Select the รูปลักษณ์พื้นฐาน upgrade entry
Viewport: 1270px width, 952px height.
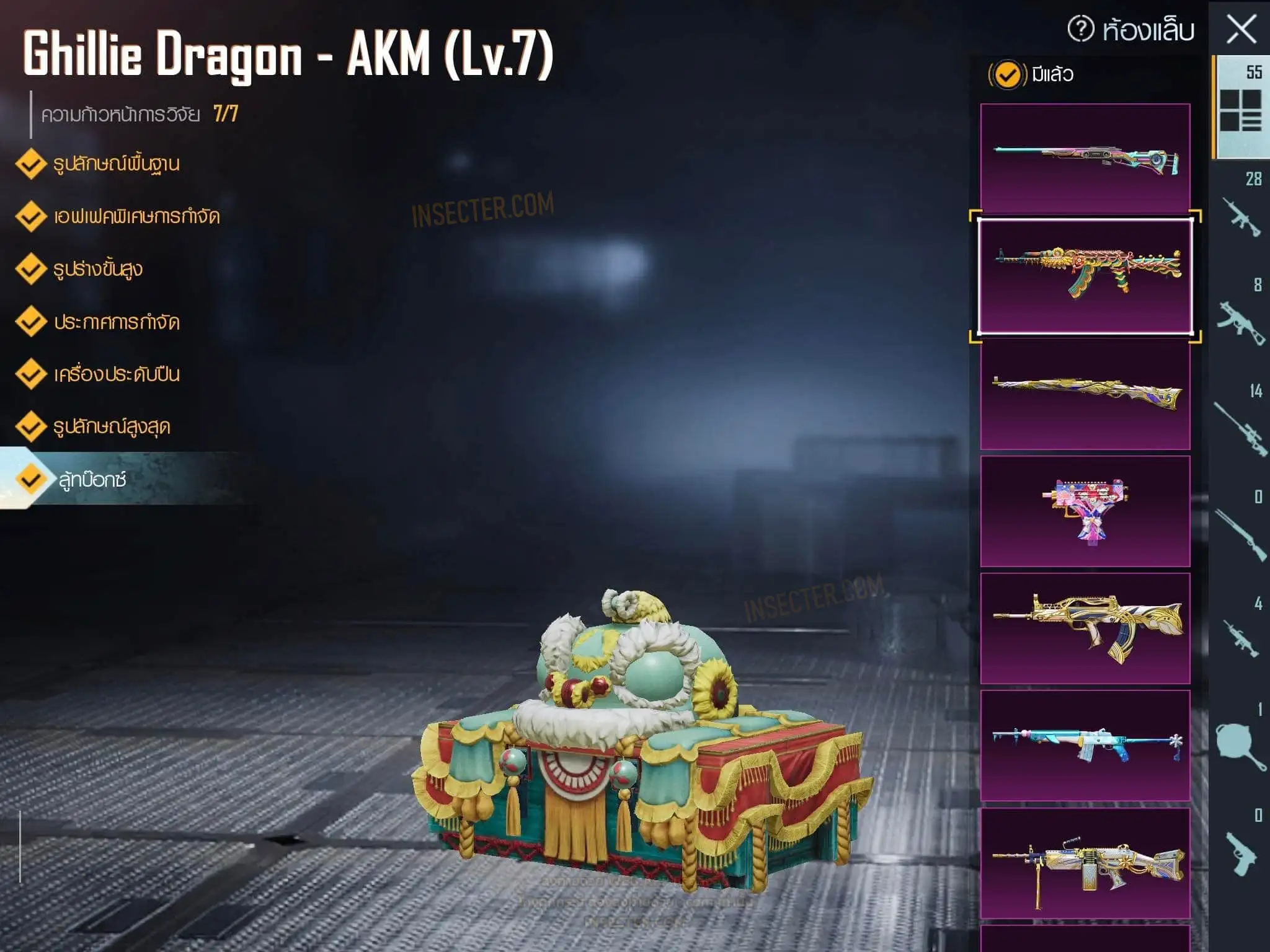[116, 164]
